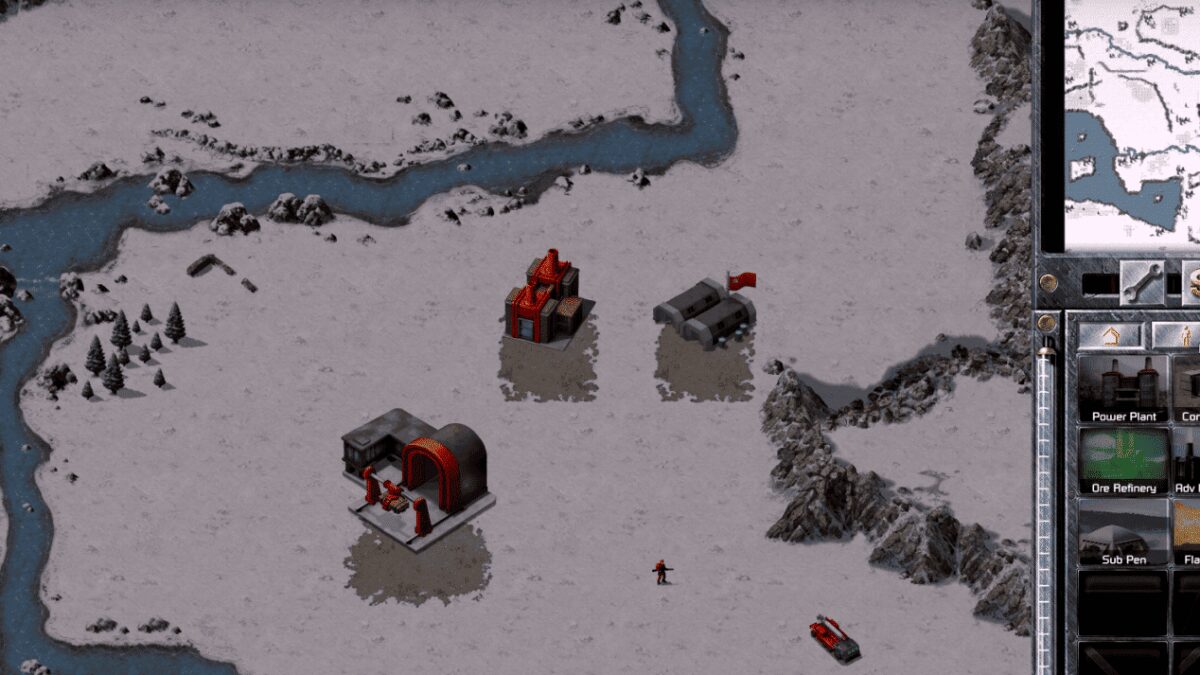Queue the Ore Refinery structure

tap(1123, 461)
